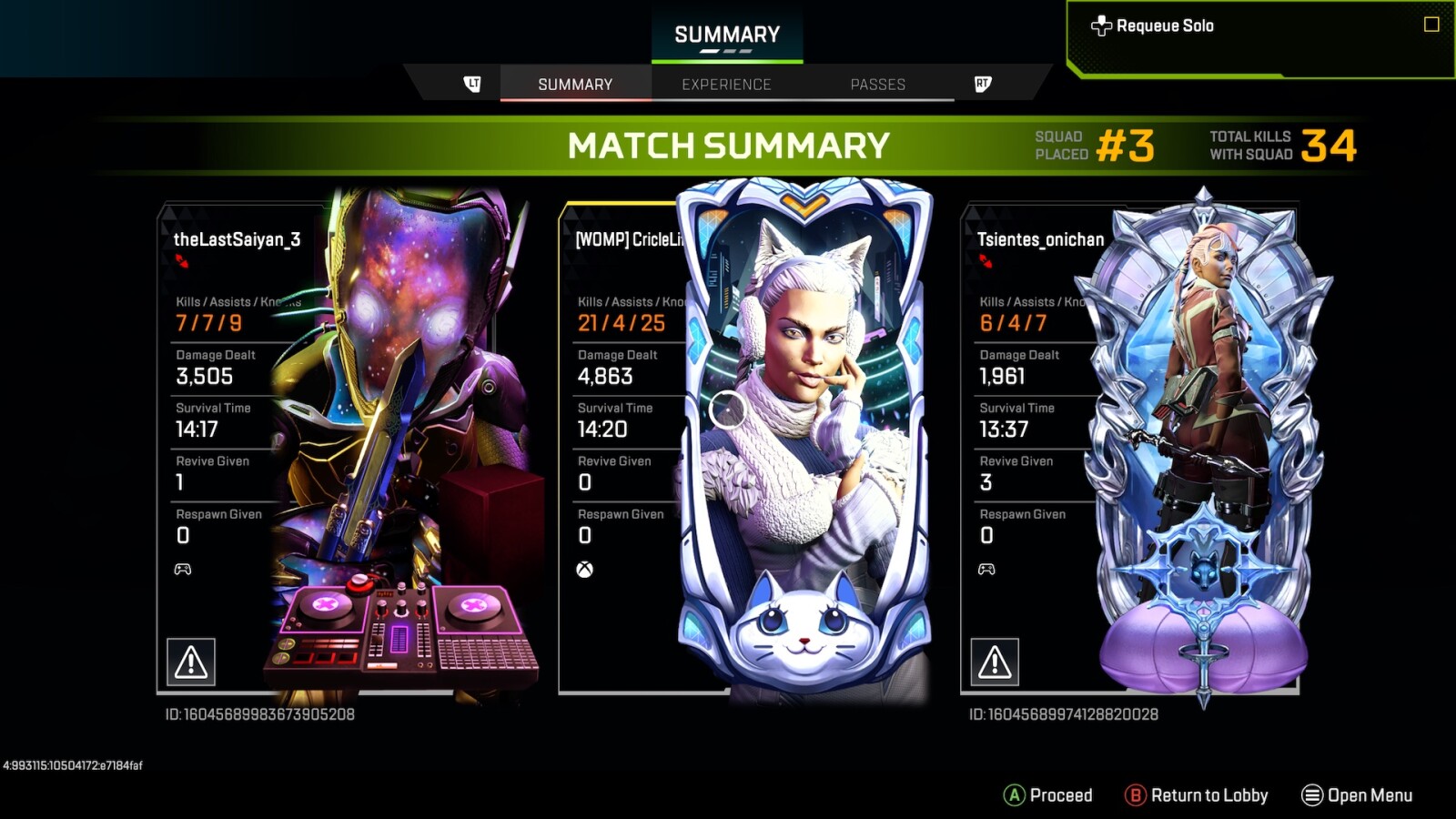Return to Lobby
This screenshot has width=1456, height=819.
[1197, 795]
